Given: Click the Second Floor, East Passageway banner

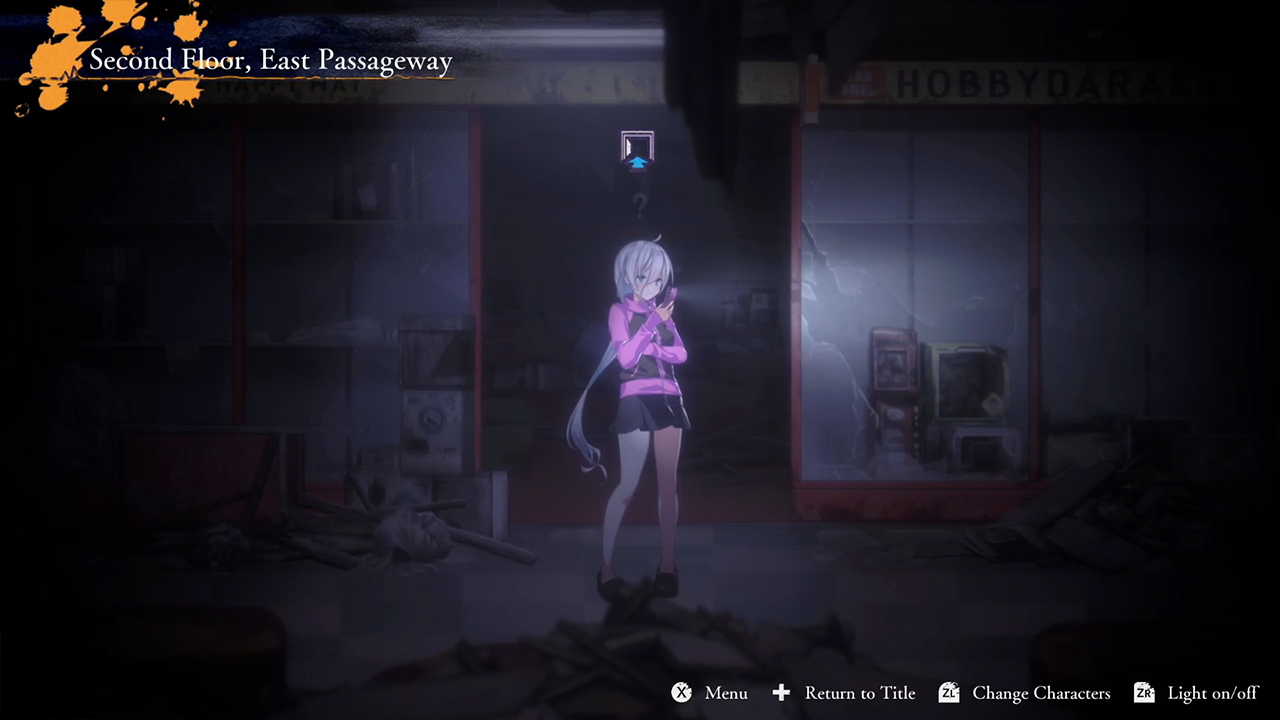Looking at the screenshot, I should point(270,60).
